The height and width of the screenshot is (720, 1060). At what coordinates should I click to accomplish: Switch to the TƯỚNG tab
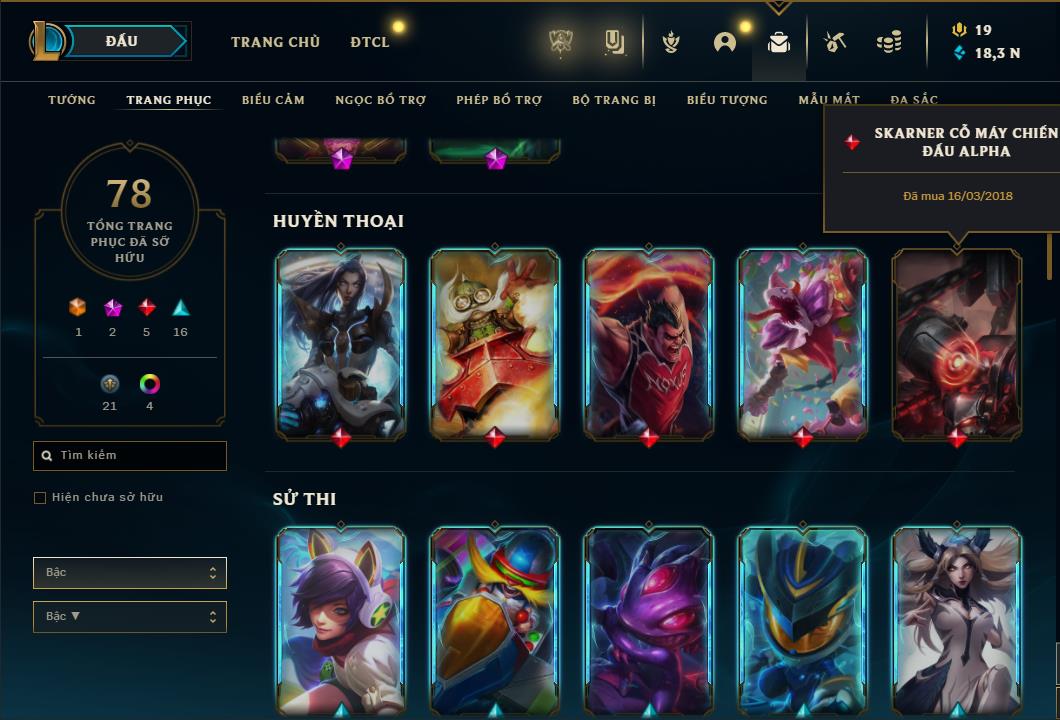pyautogui.click(x=72, y=100)
